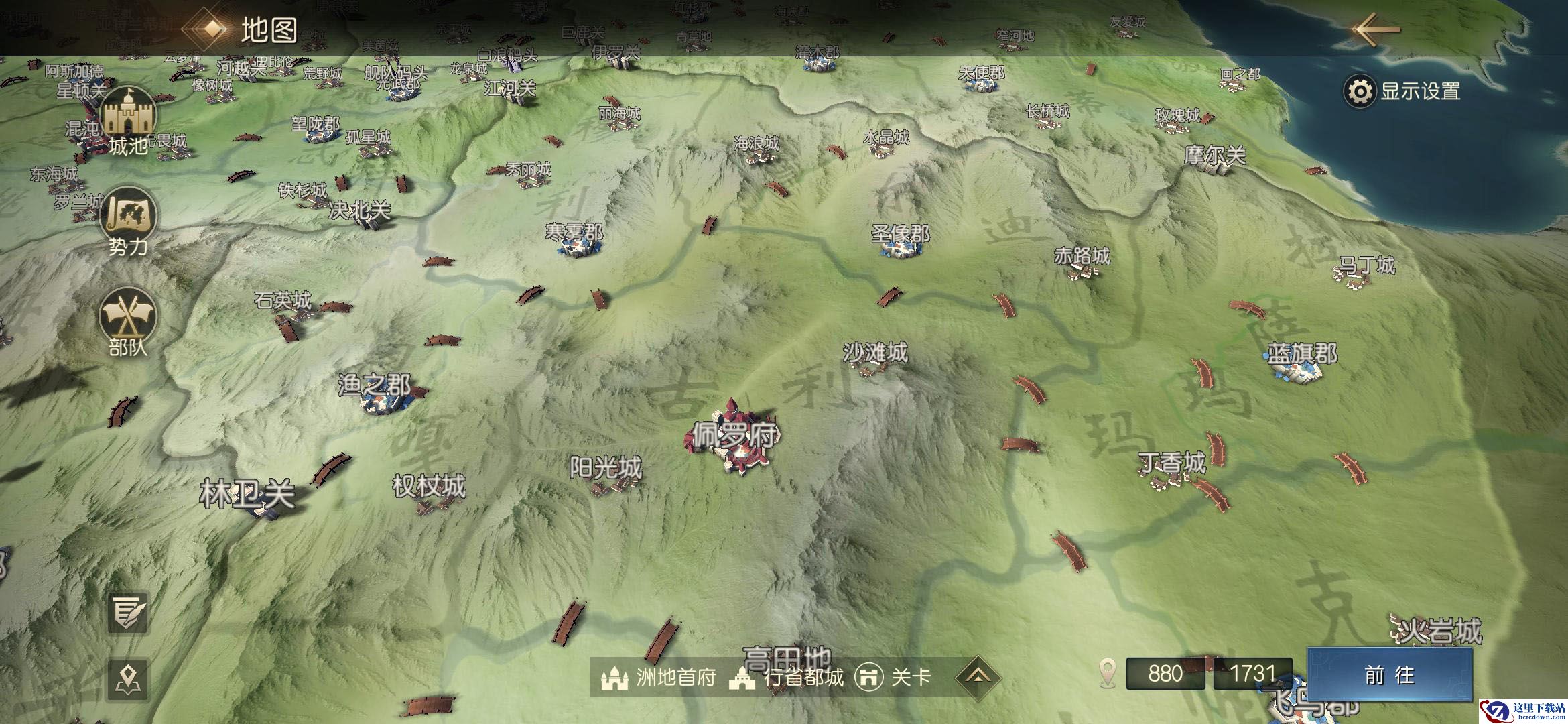Viewport: 1568px width, 724px height.
Task: Click the 前往 go-to button
Action: coord(1388,675)
